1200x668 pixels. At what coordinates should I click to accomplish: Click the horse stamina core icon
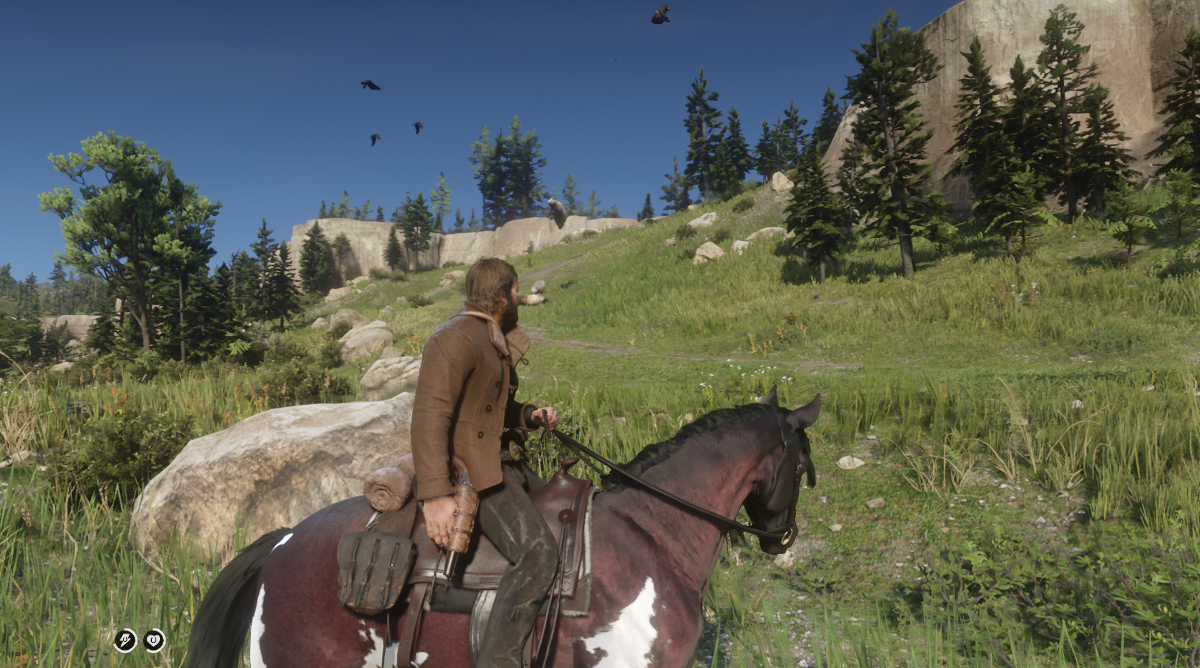(125, 640)
